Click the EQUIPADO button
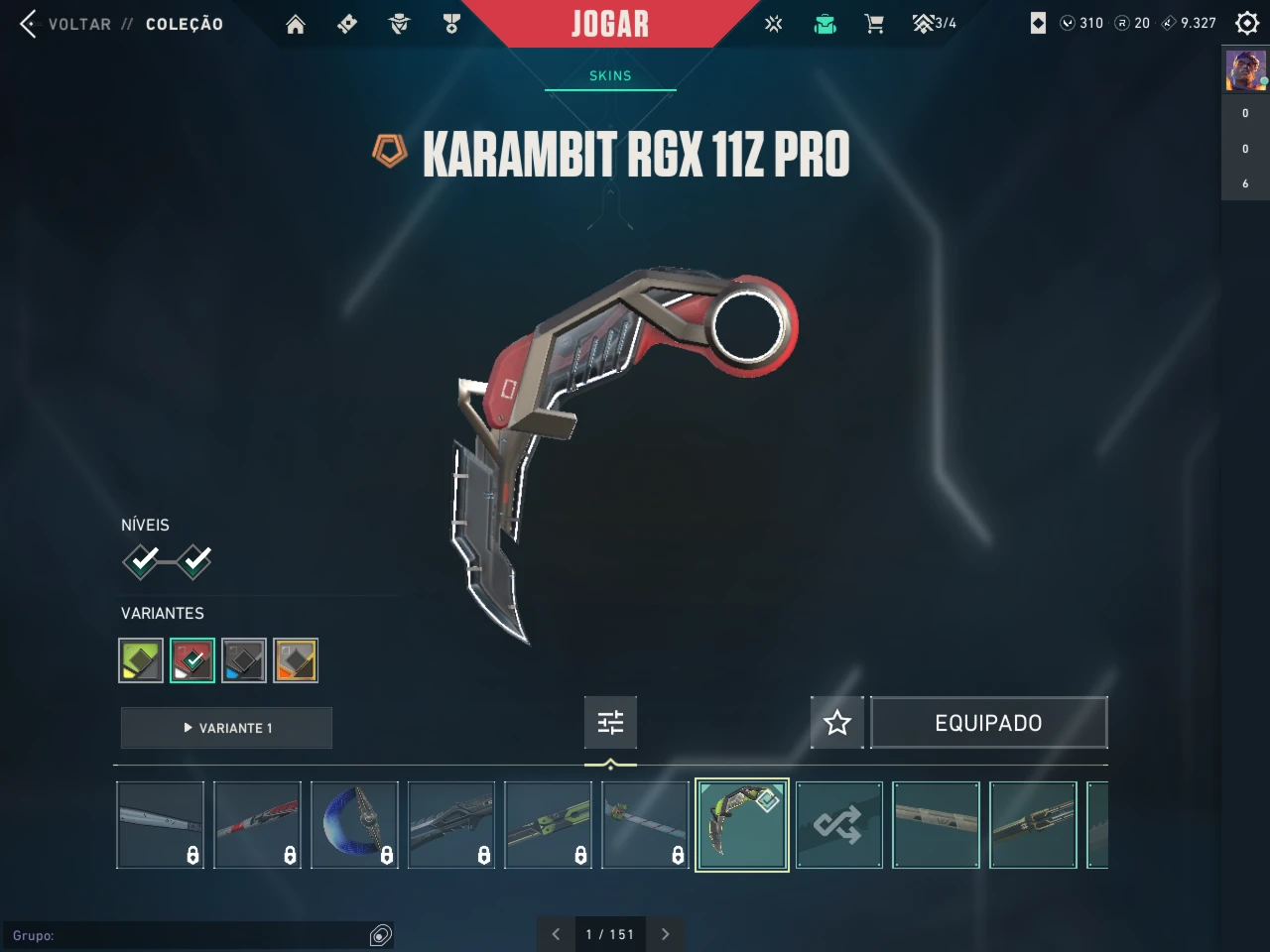This screenshot has width=1270, height=952. (x=988, y=723)
